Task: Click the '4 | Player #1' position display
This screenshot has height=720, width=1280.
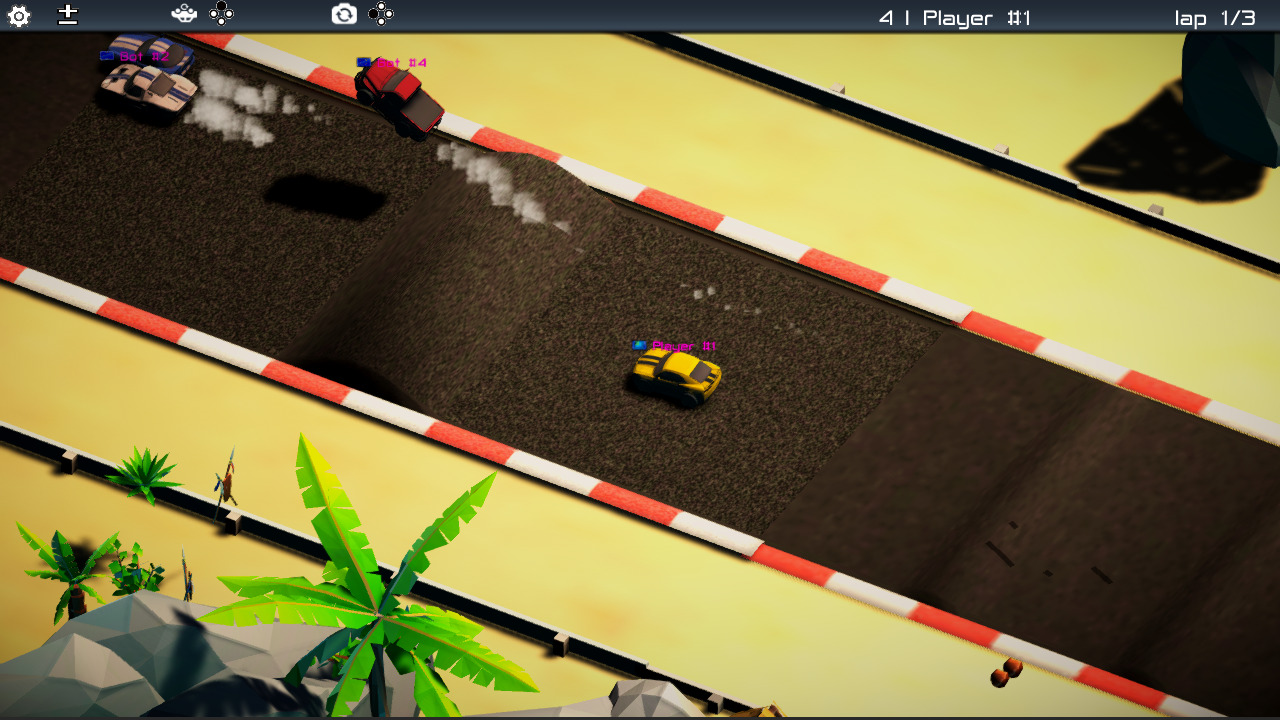Action: (x=955, y=17)
